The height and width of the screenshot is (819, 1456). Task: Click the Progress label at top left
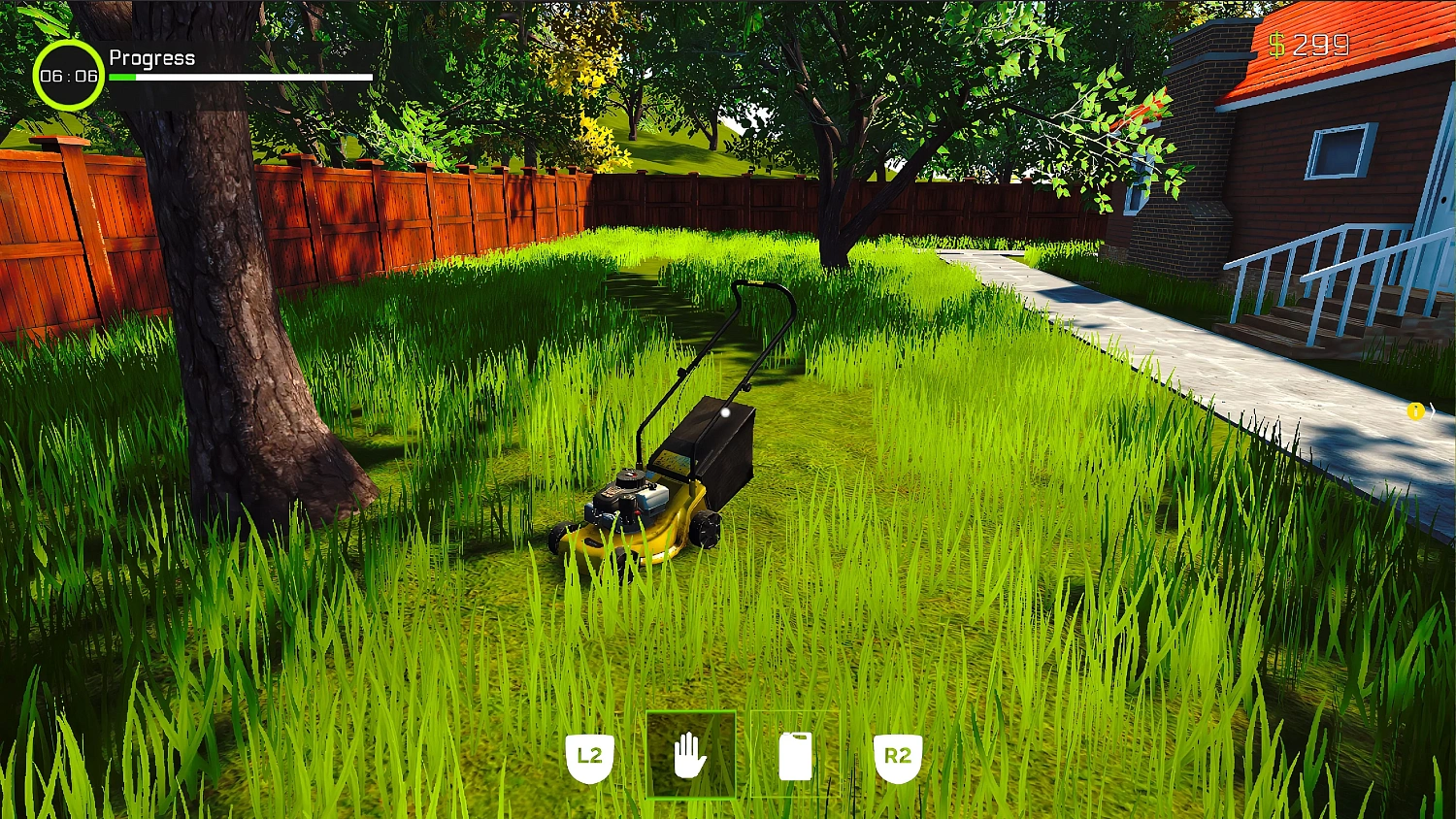click(x=151, y=58)
